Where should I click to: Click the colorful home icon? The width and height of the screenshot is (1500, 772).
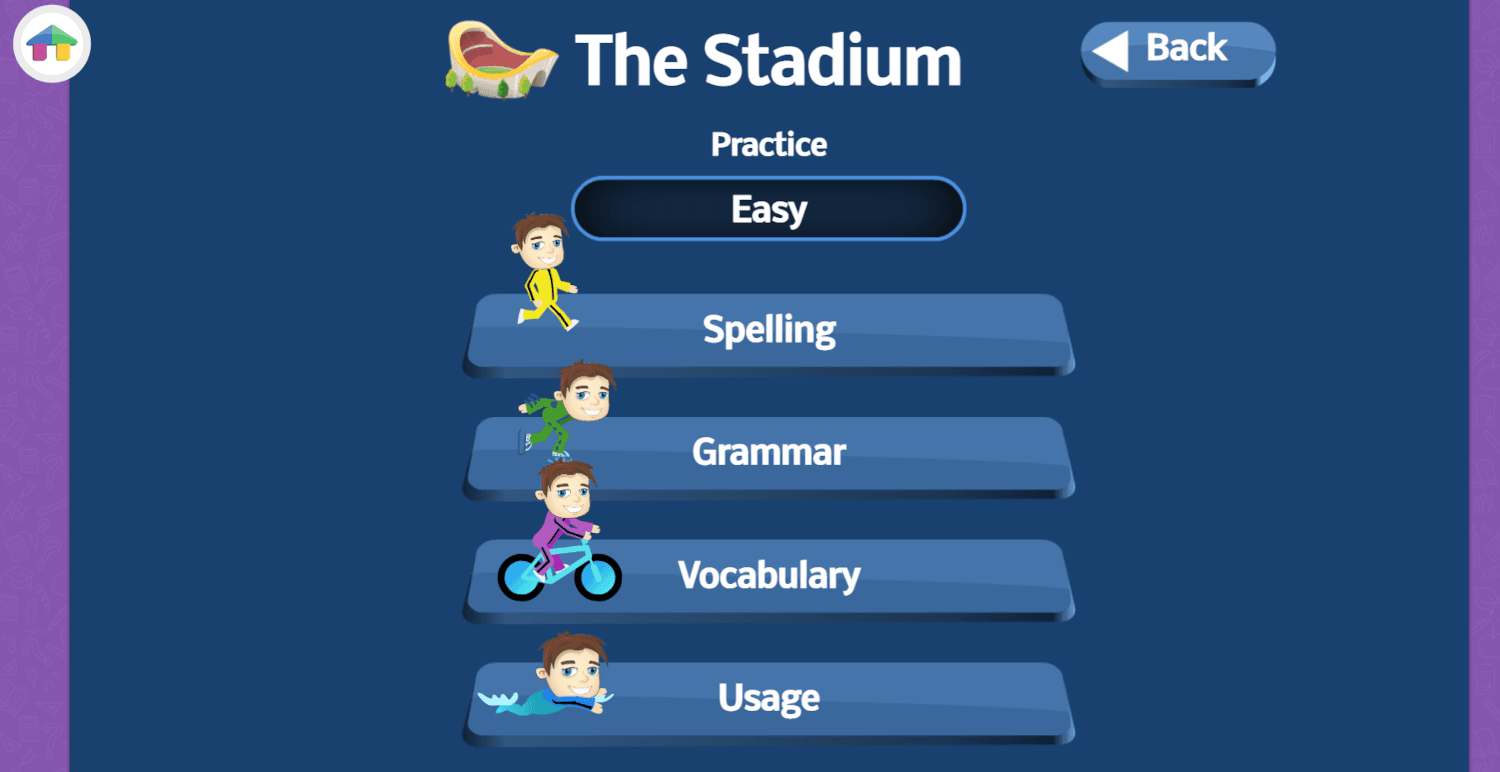click(50, 44)
